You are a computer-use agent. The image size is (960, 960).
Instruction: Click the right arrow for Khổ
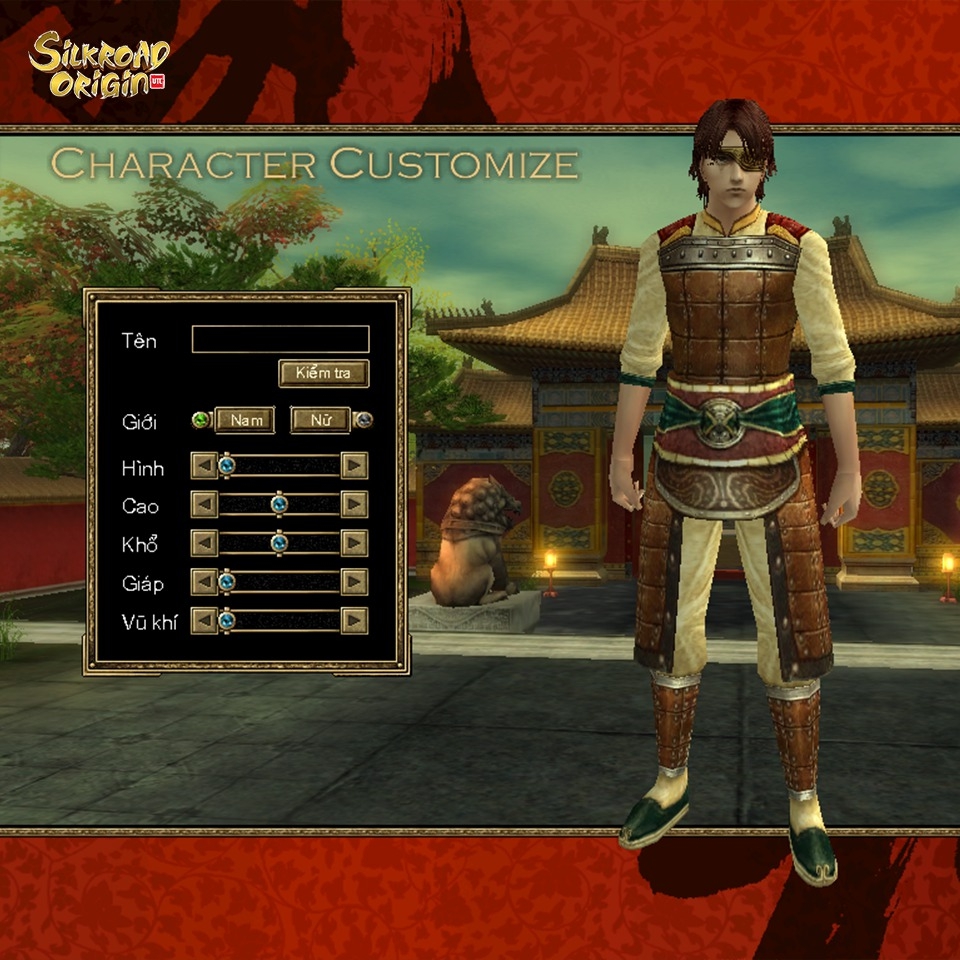click(x=354, y=543)
